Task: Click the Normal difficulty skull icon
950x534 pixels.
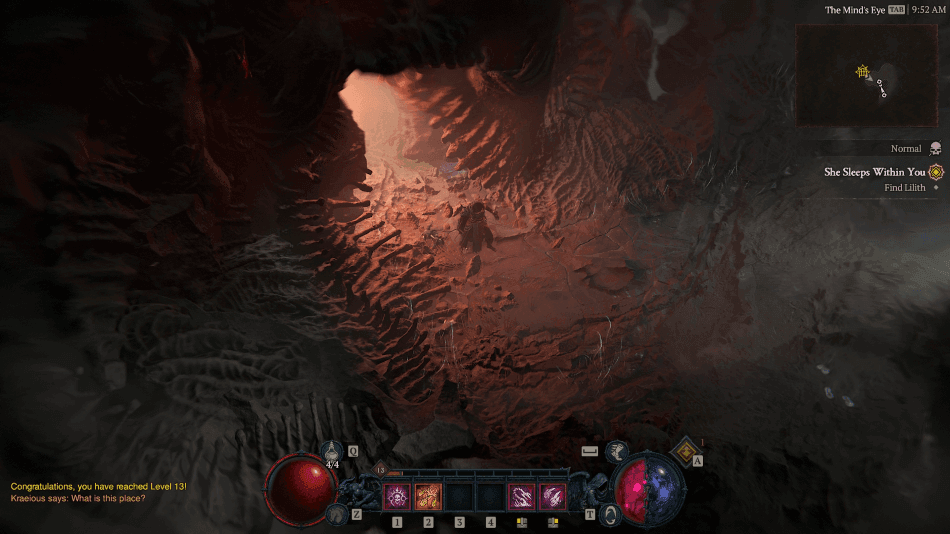Action: pyautogui.click(x=935, y=149)
